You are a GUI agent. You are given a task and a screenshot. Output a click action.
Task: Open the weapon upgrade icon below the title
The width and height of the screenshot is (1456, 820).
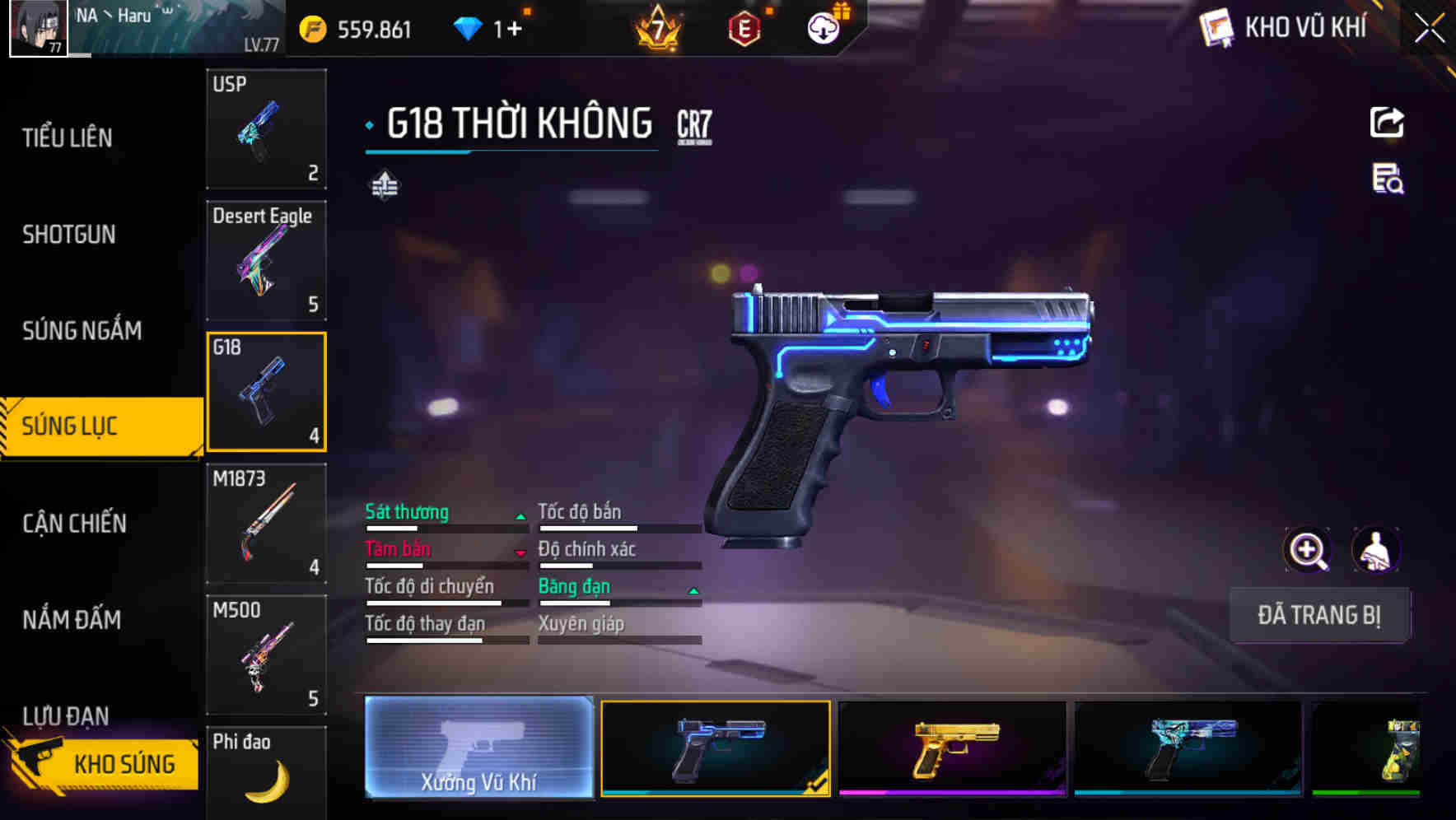pos(385,185)
